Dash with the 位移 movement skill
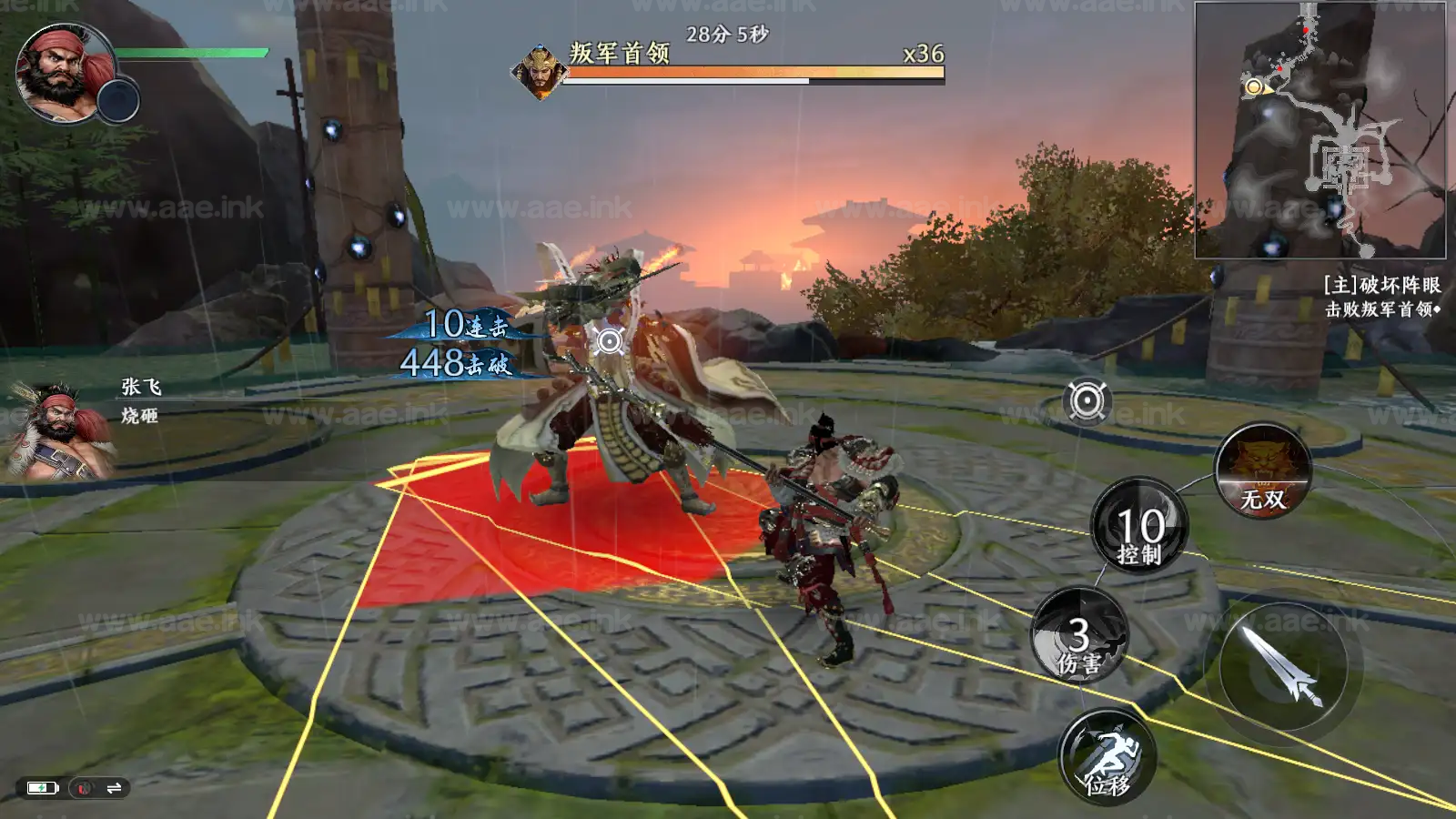 pyautogui.click(x=1107, y=757)
